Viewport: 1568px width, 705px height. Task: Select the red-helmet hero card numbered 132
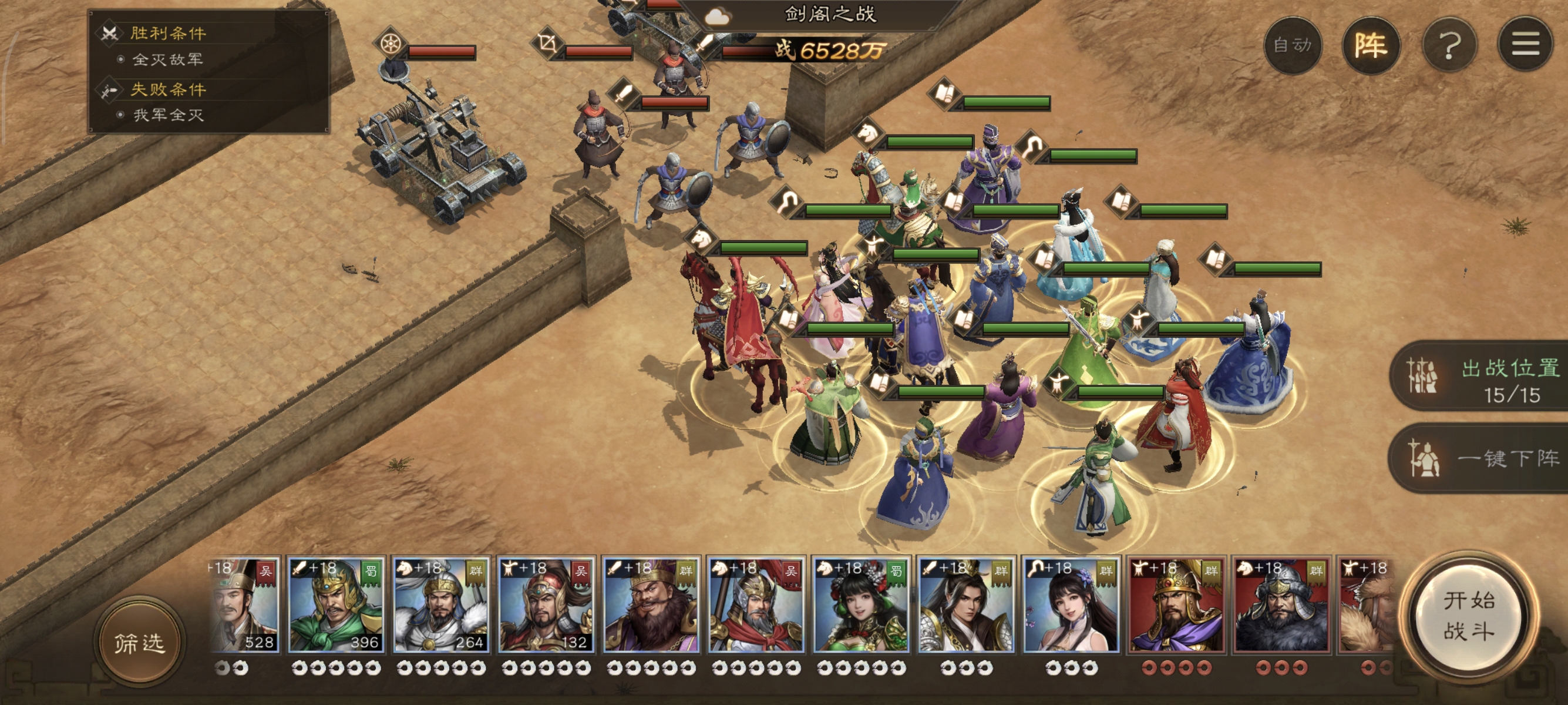coord(546,605)
